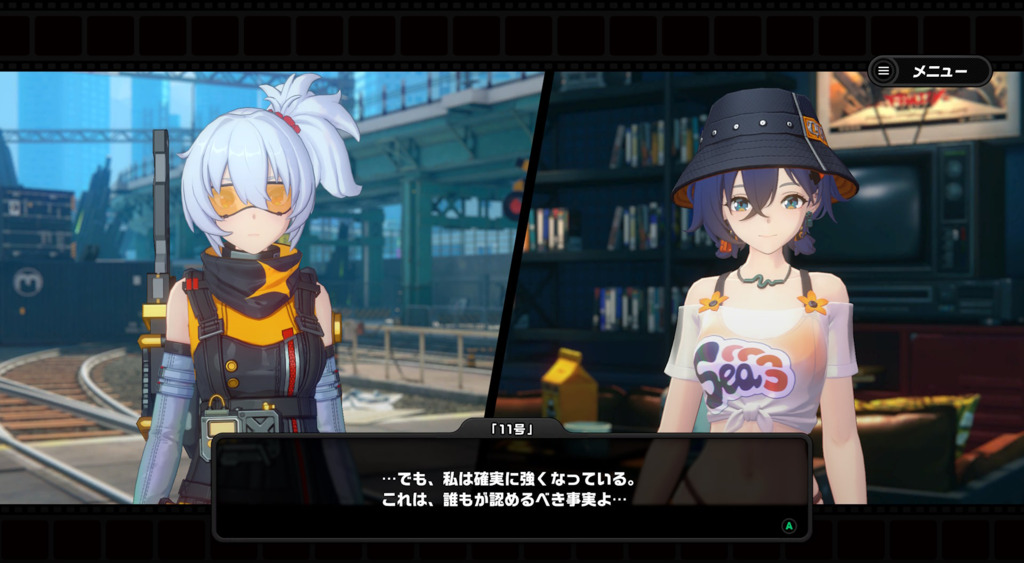Advance the 11号 dialogue text box
Screen dimensions: 1024x563
pos(511,487)
